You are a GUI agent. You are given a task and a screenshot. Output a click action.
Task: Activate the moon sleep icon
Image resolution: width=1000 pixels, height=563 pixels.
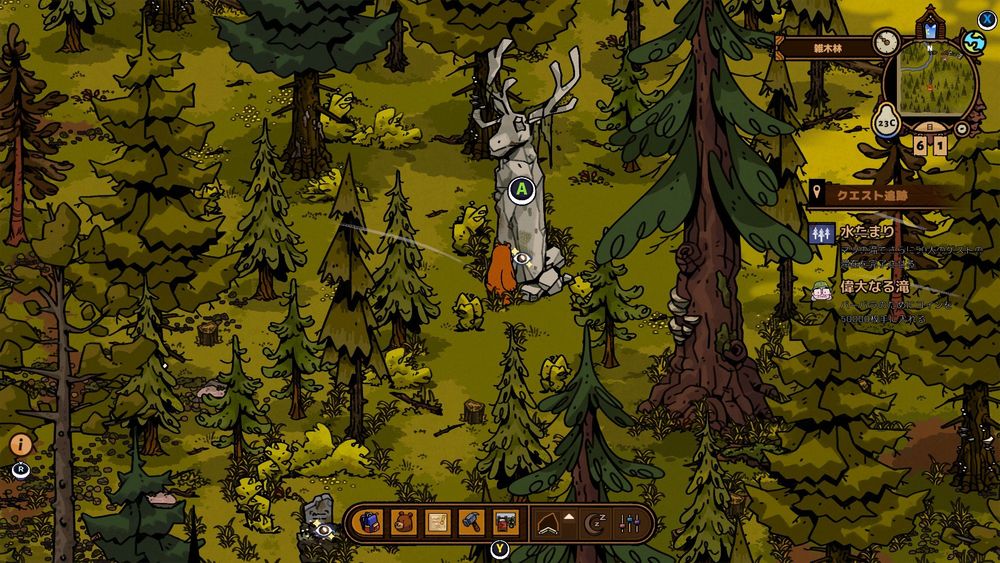click(x=596, y=522)
